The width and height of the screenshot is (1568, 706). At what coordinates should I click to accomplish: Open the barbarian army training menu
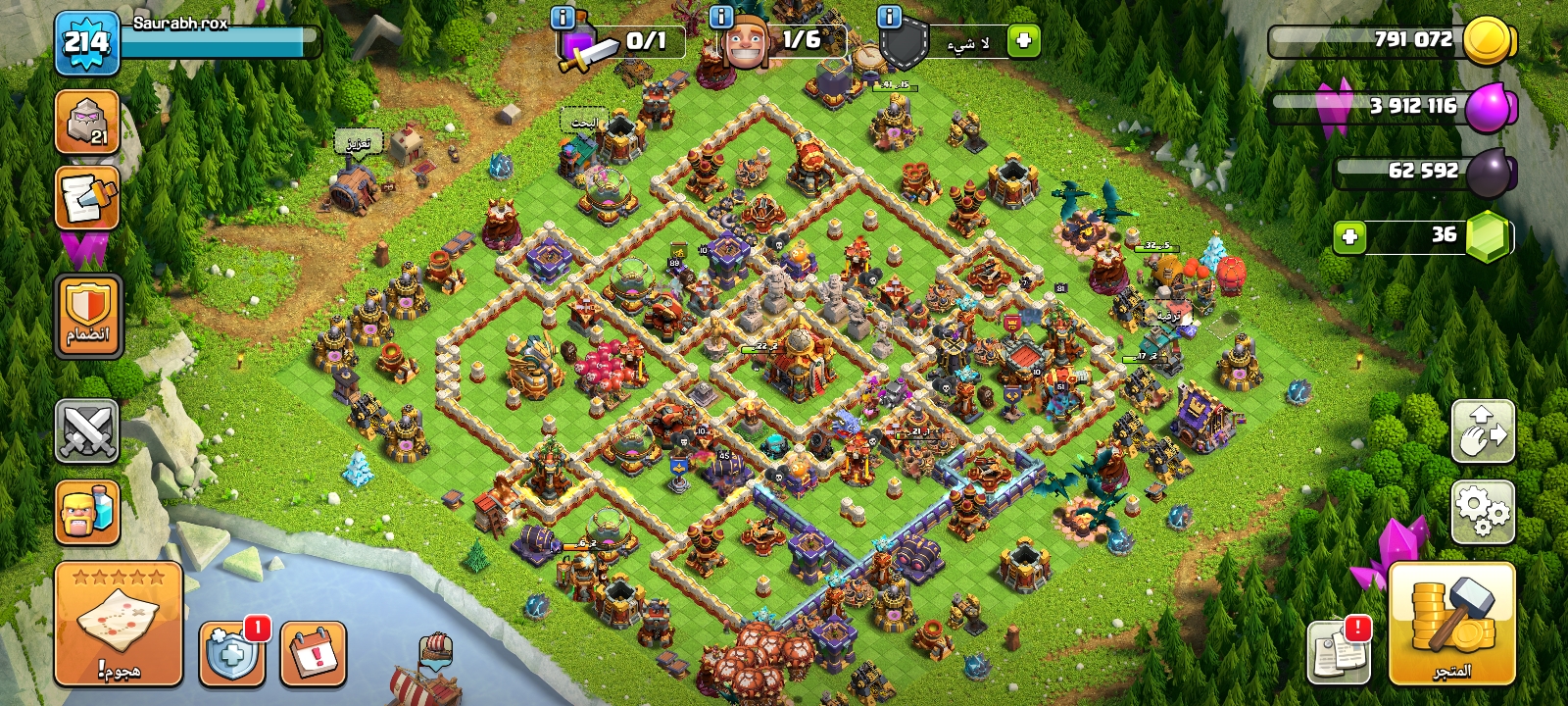(x=87, y=512)
